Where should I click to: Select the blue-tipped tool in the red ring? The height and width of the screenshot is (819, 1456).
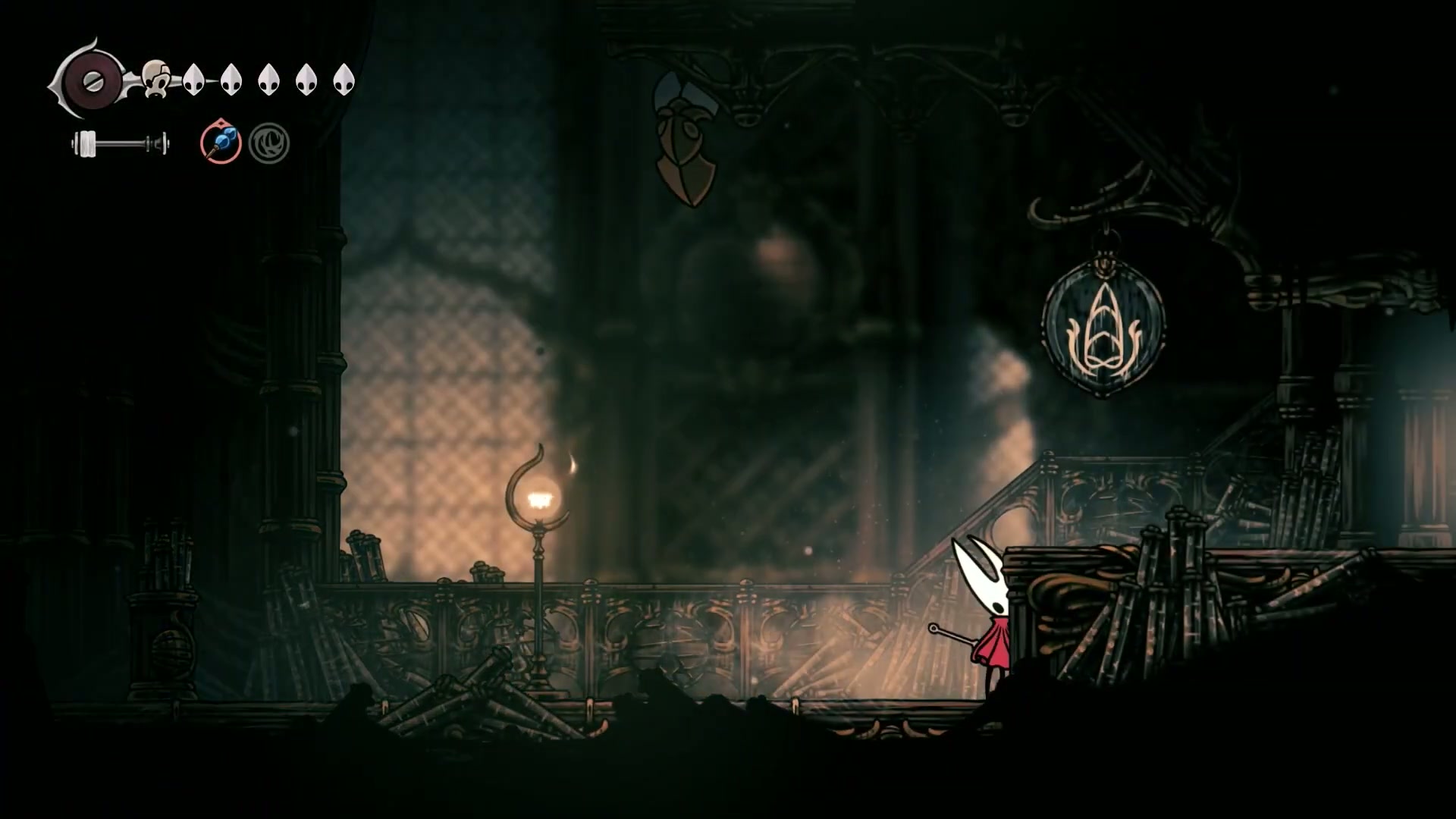click(x=221, y=143)
